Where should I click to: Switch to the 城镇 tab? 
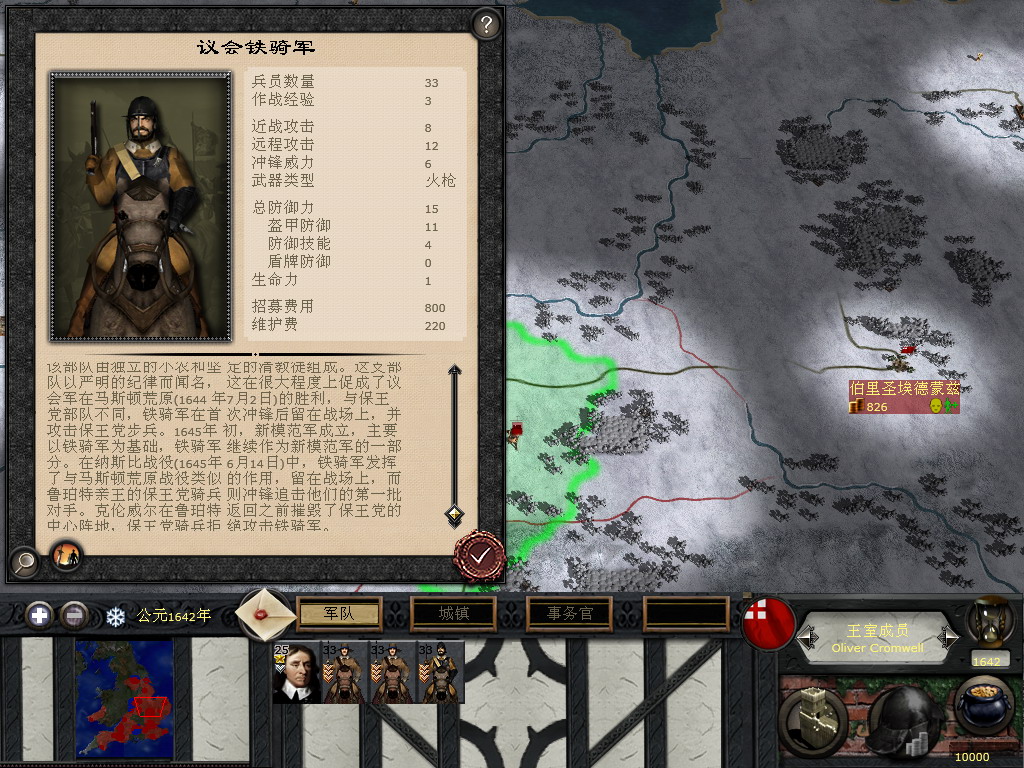(x=455, y=613)
